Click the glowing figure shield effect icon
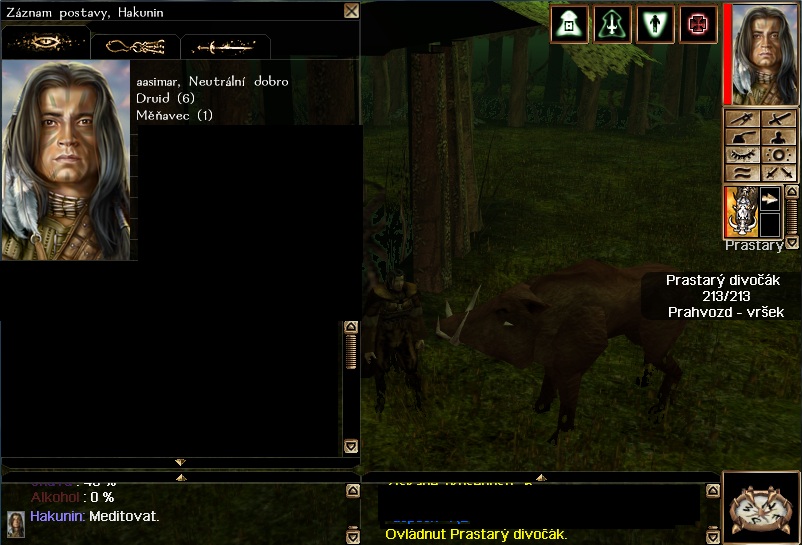This screenshot has height=545, width=802. coord(655,24)
